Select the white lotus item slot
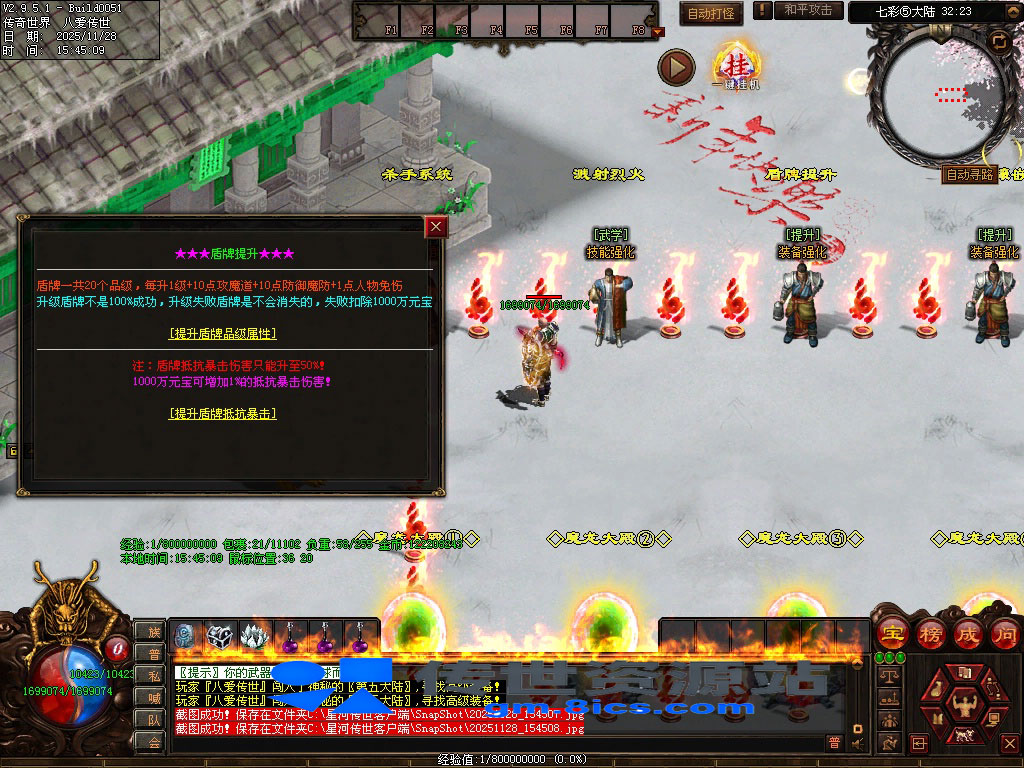 pyautogui.click(x=255, y=635)
